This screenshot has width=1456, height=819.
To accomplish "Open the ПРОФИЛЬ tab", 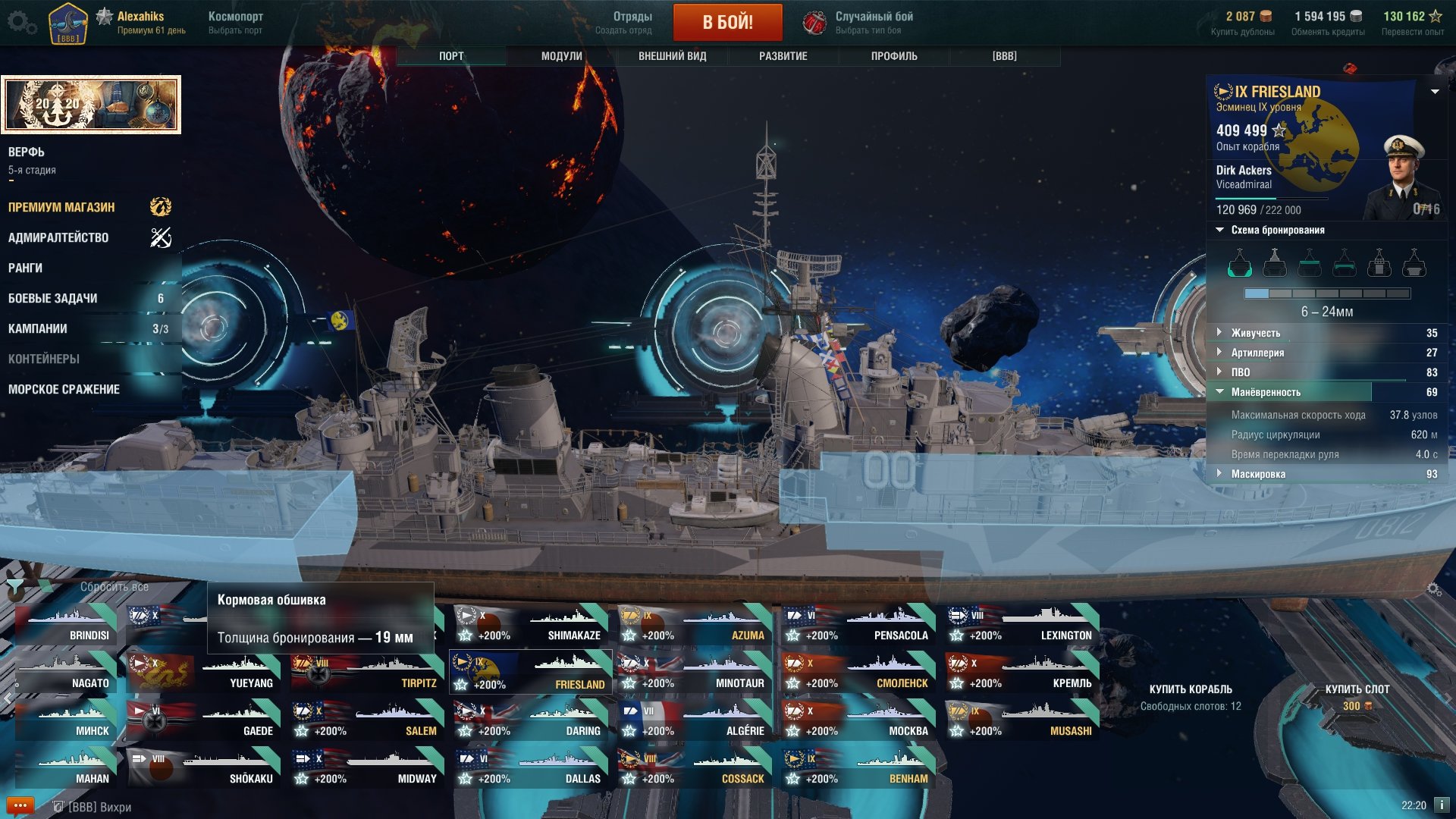I will [893, 56].
